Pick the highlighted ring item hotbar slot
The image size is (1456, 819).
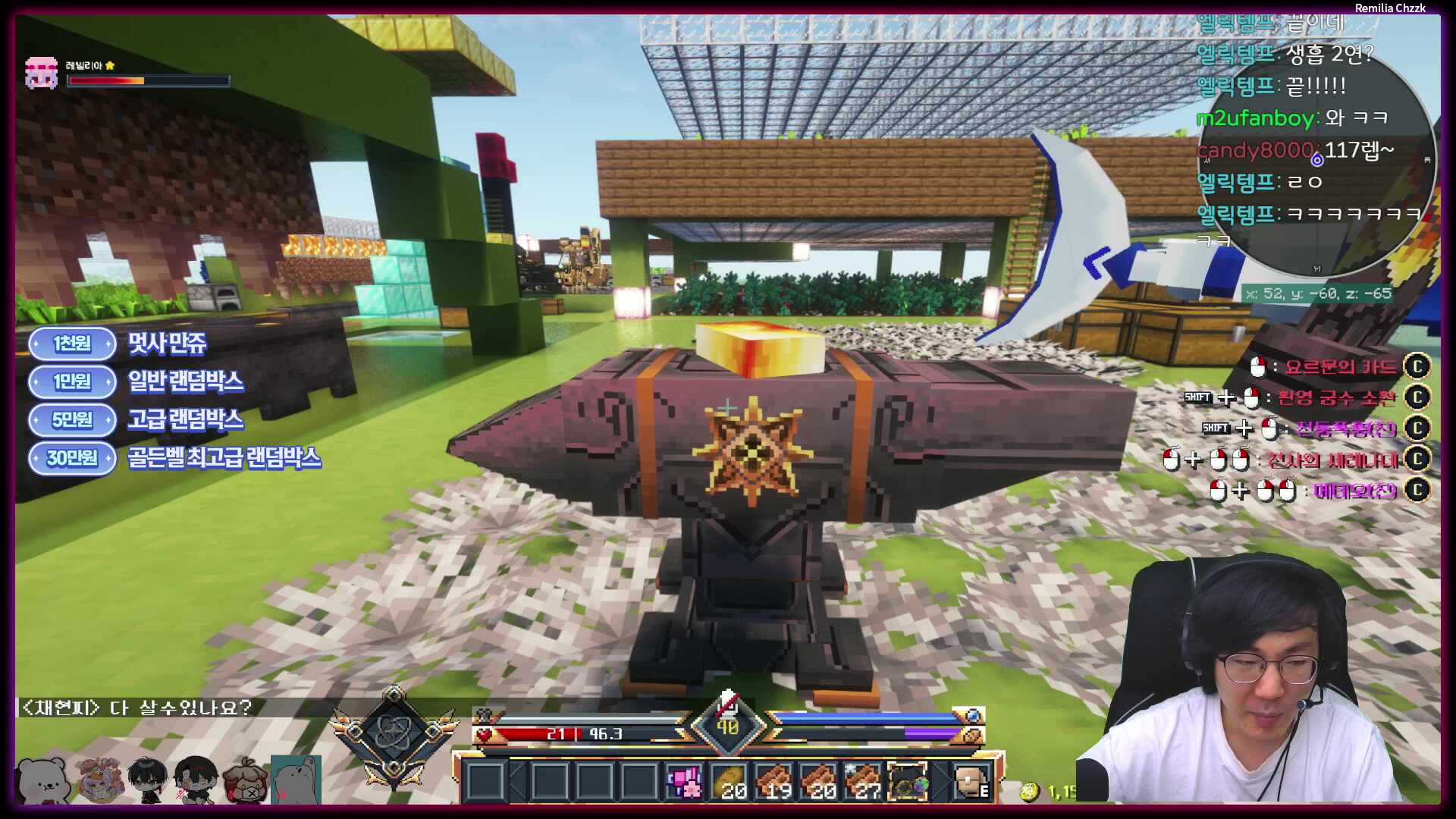pos(907,782)
